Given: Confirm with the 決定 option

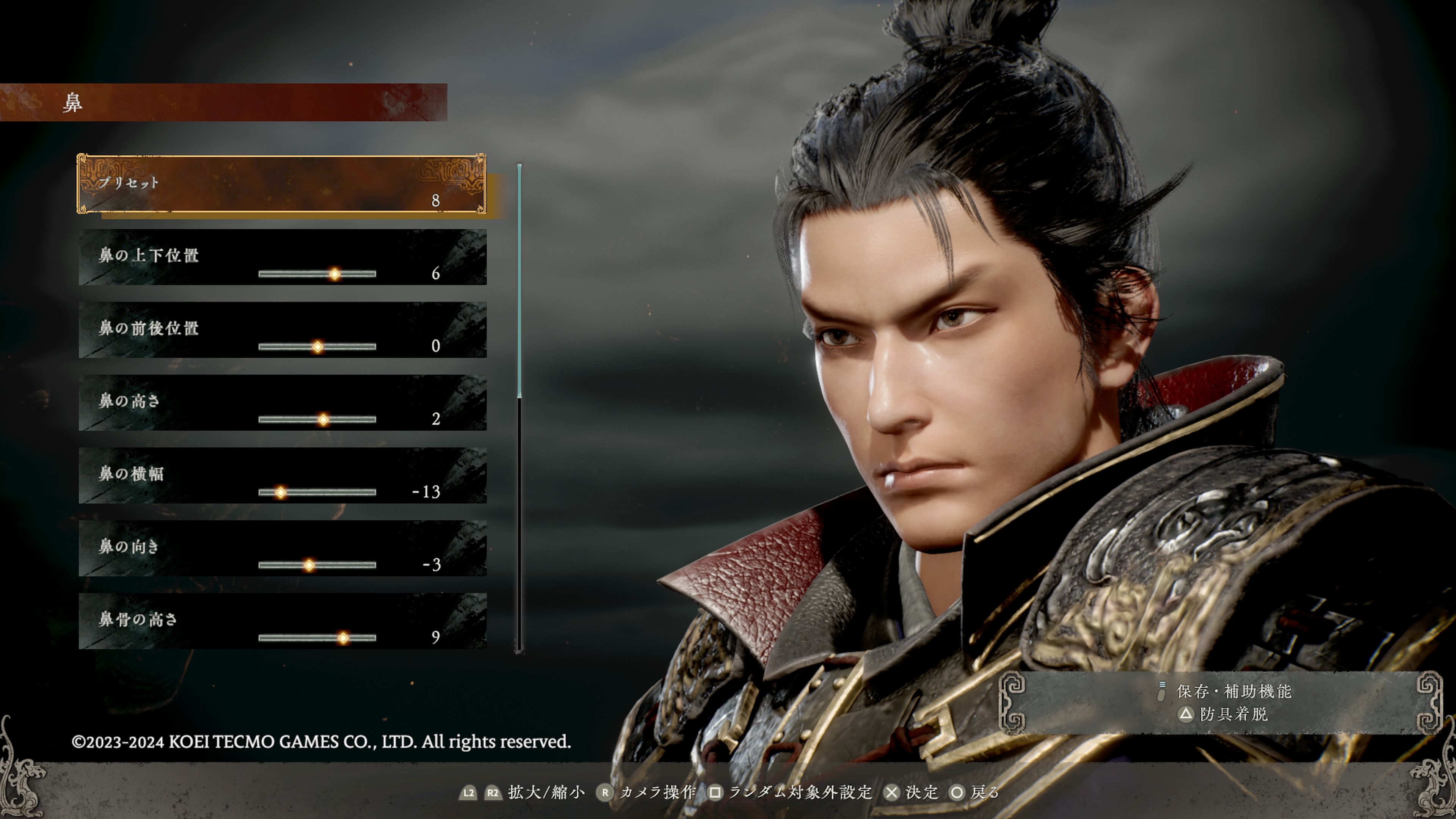Looking at the screenshot, I should 911,792.
